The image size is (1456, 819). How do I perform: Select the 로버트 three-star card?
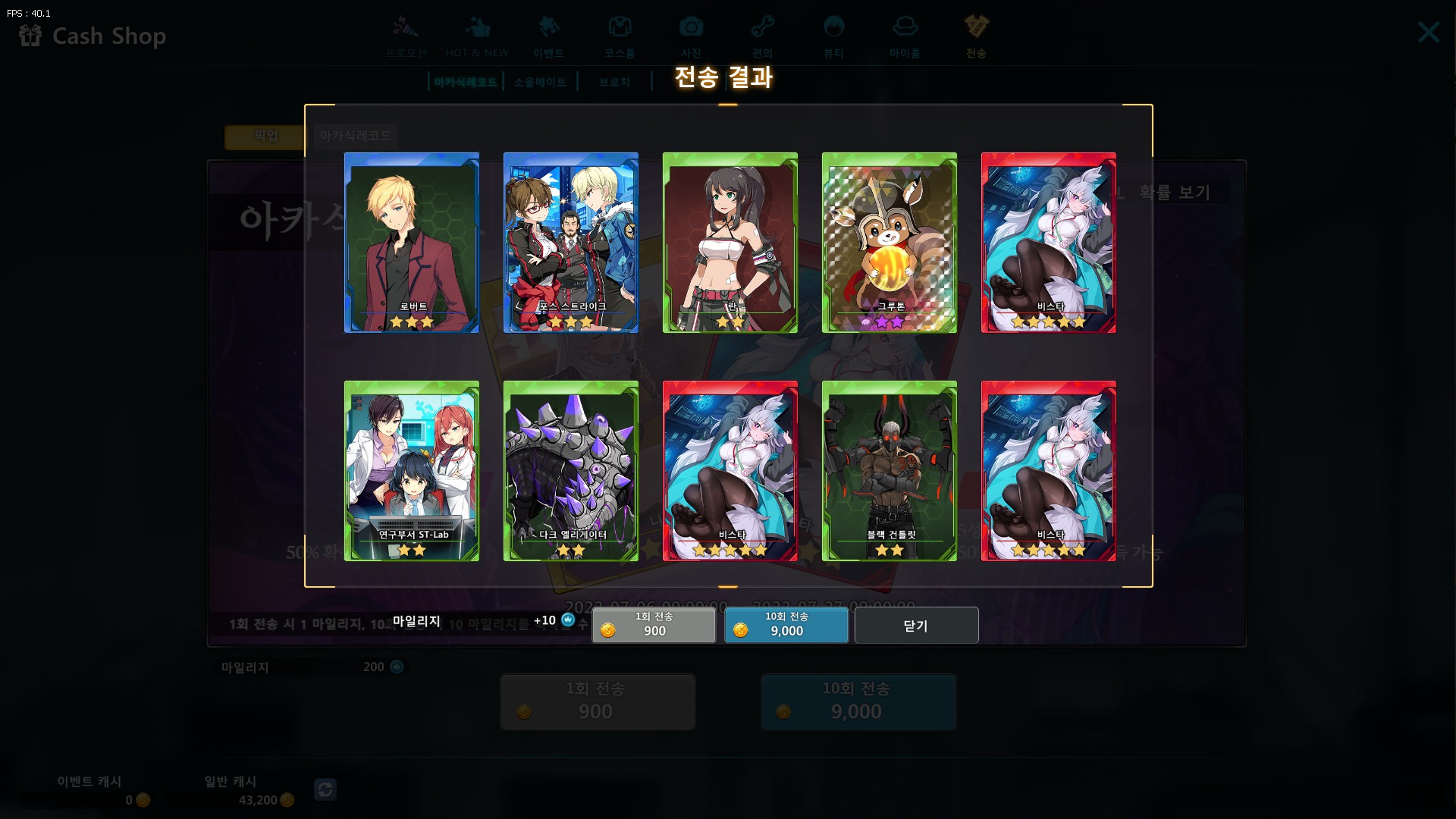coord(412,243)
